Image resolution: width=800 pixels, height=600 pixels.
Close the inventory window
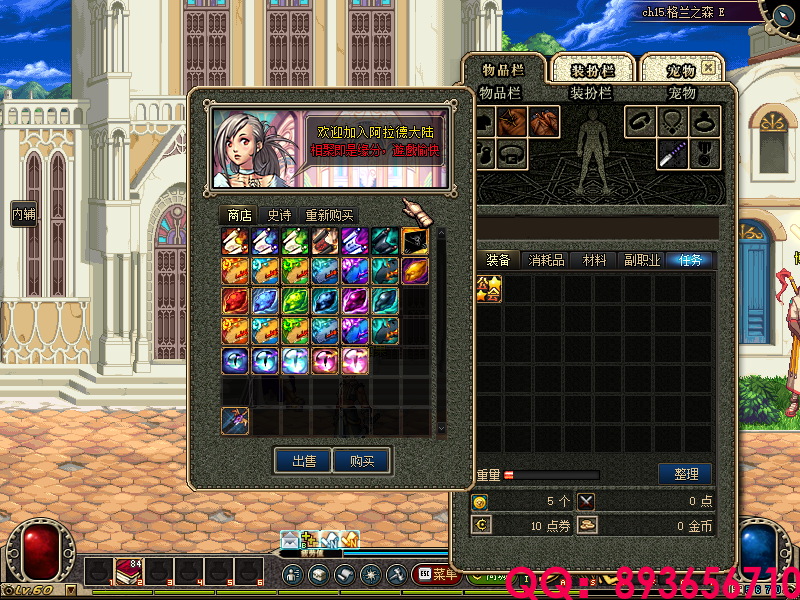(x=708, y=68)
